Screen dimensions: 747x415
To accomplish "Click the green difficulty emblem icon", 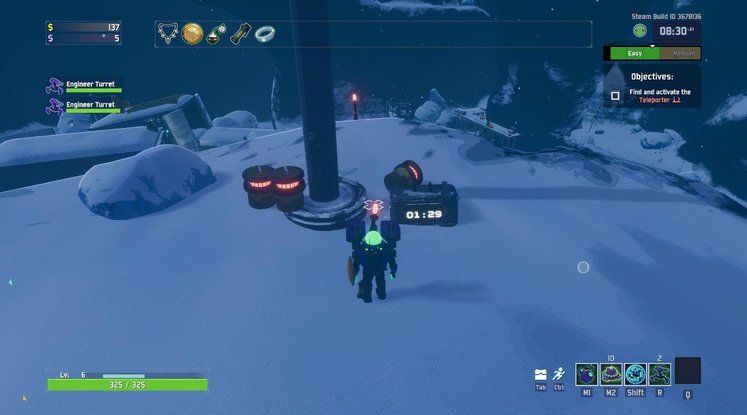I will point(639,31).
